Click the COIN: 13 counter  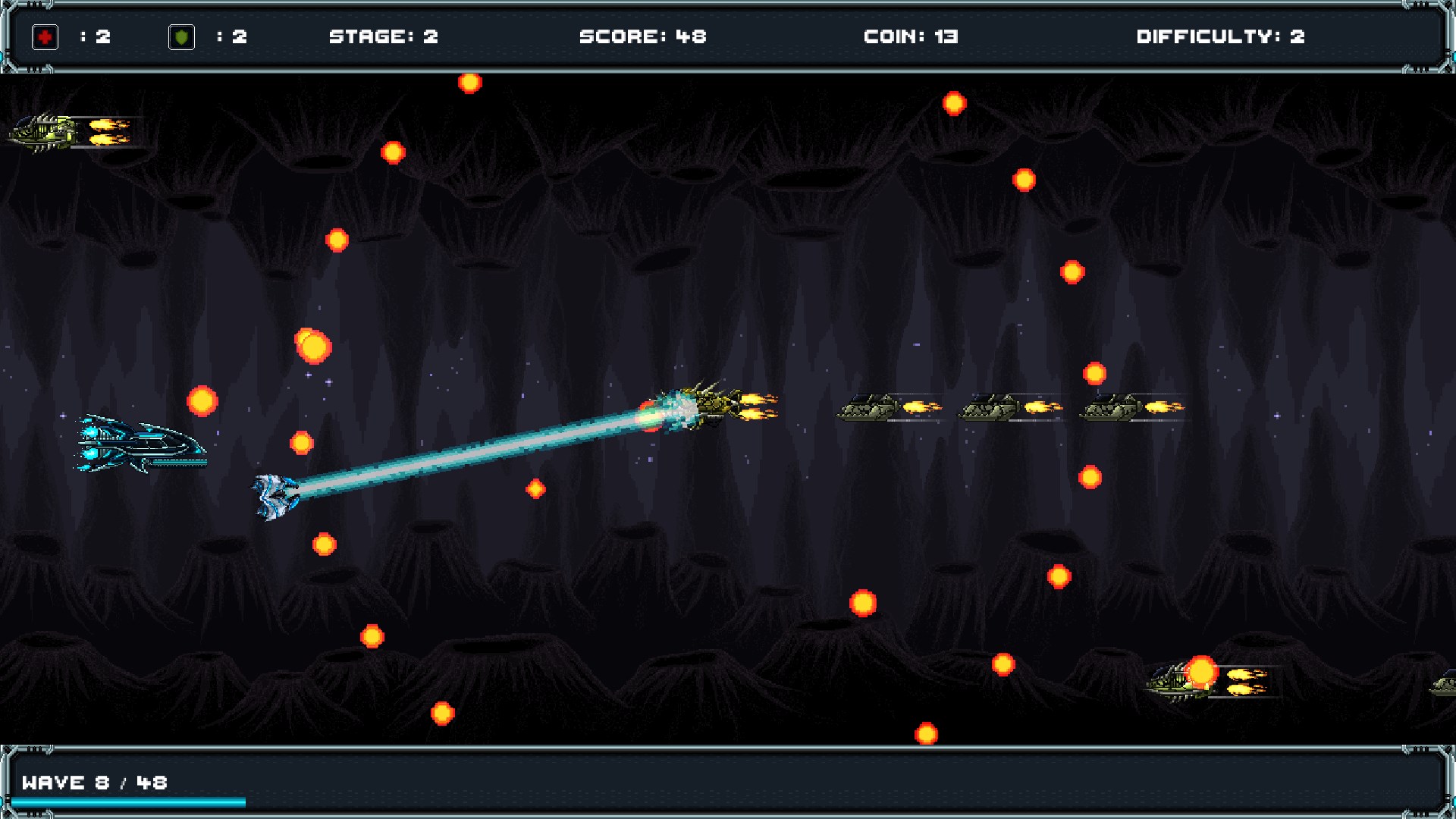click(911, 36)
